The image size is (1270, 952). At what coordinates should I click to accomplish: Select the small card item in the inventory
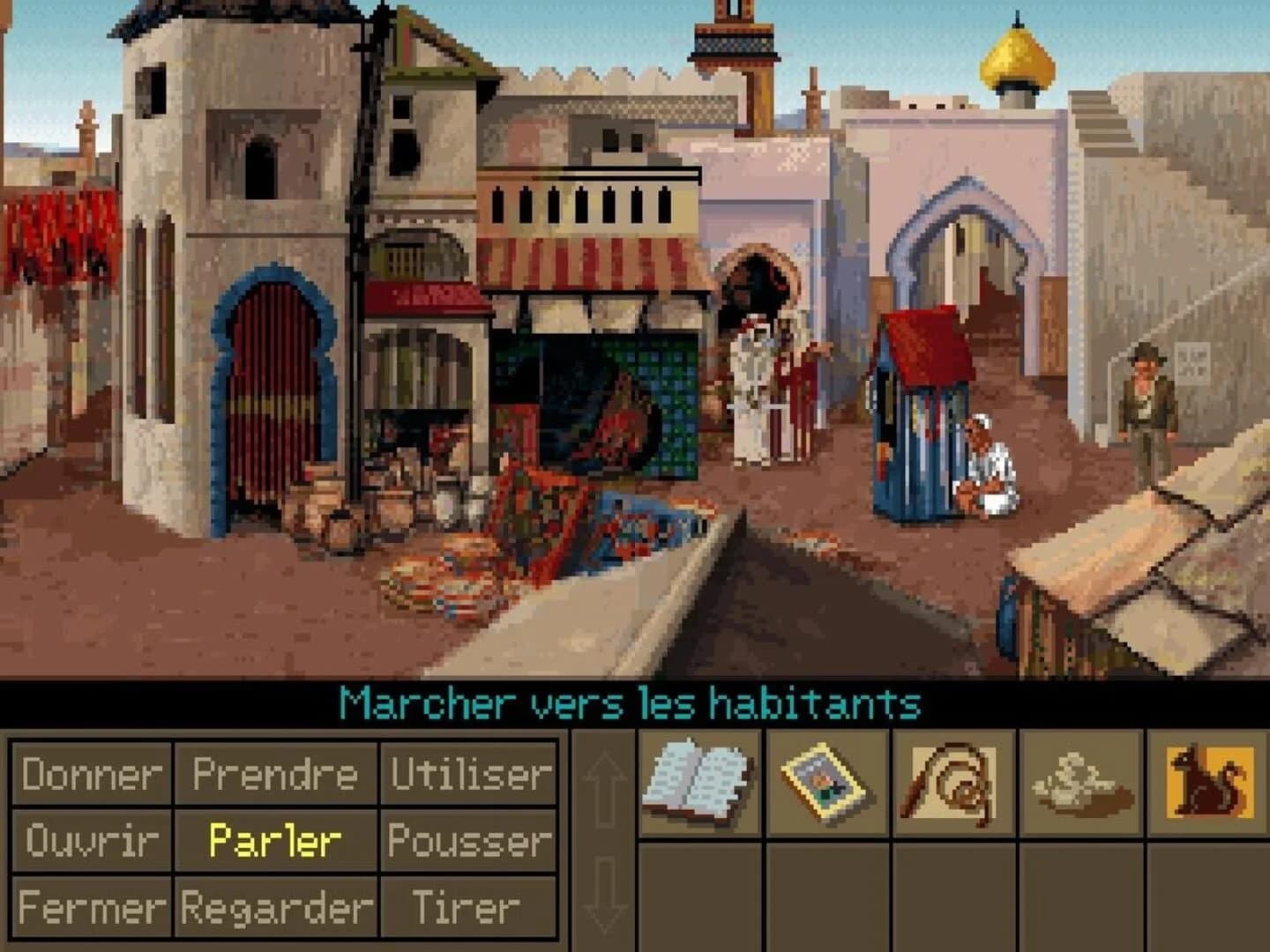click(x=827, y=785)
